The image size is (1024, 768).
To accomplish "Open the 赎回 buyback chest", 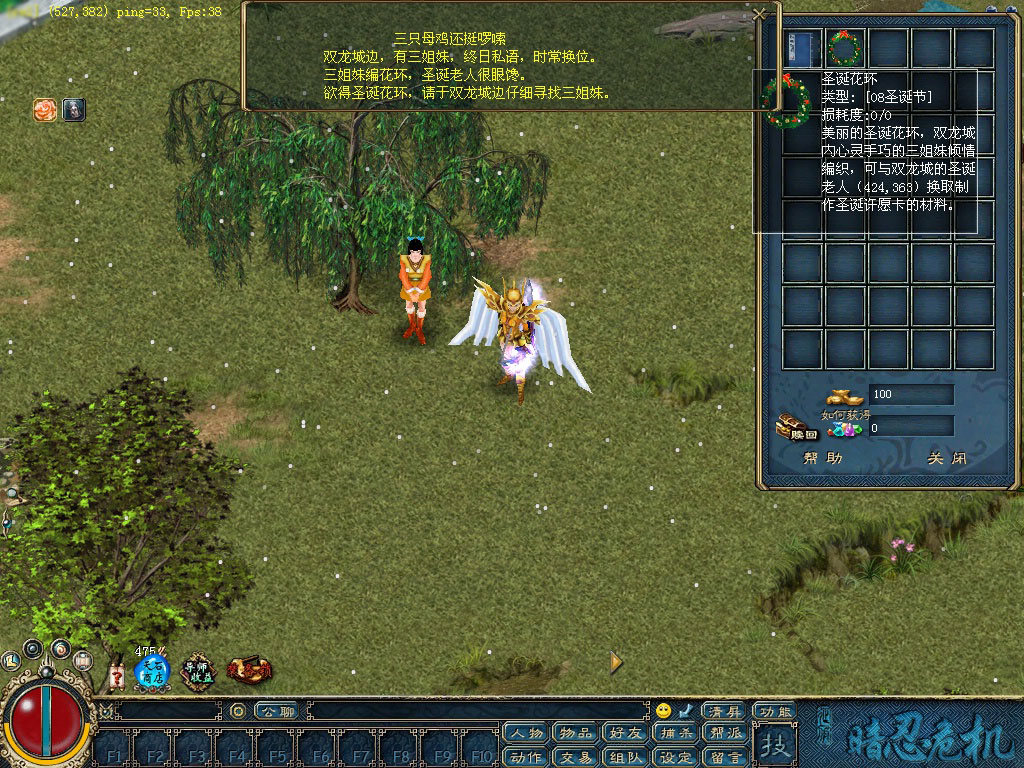I will [796, 428].
